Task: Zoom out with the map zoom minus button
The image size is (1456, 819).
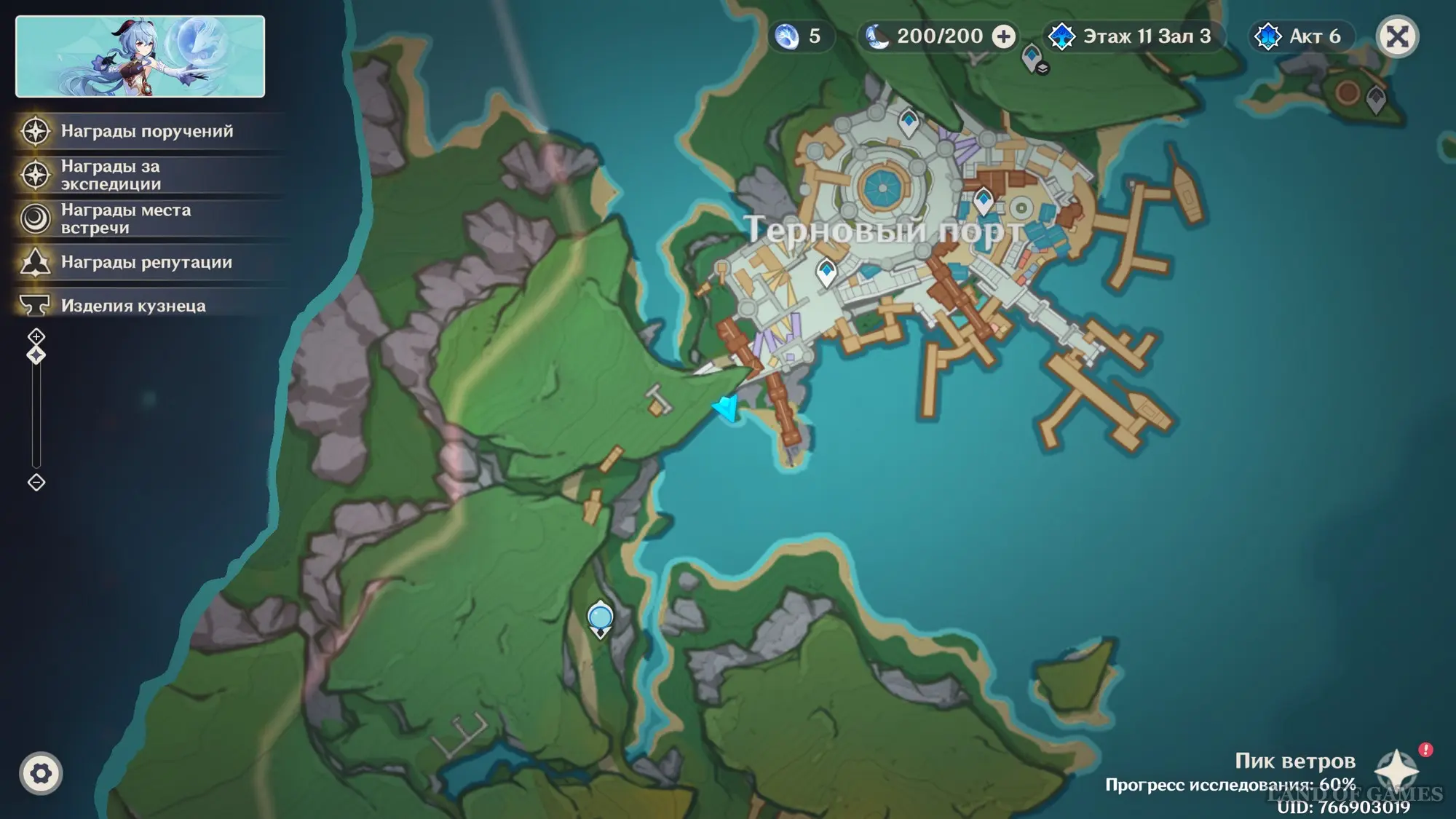Action: coord(36,482)
